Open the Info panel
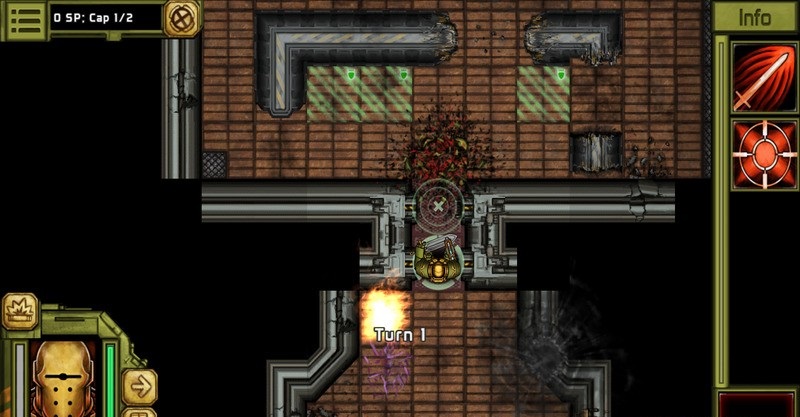This screenshot has width=800, height=417. (755, 18)
